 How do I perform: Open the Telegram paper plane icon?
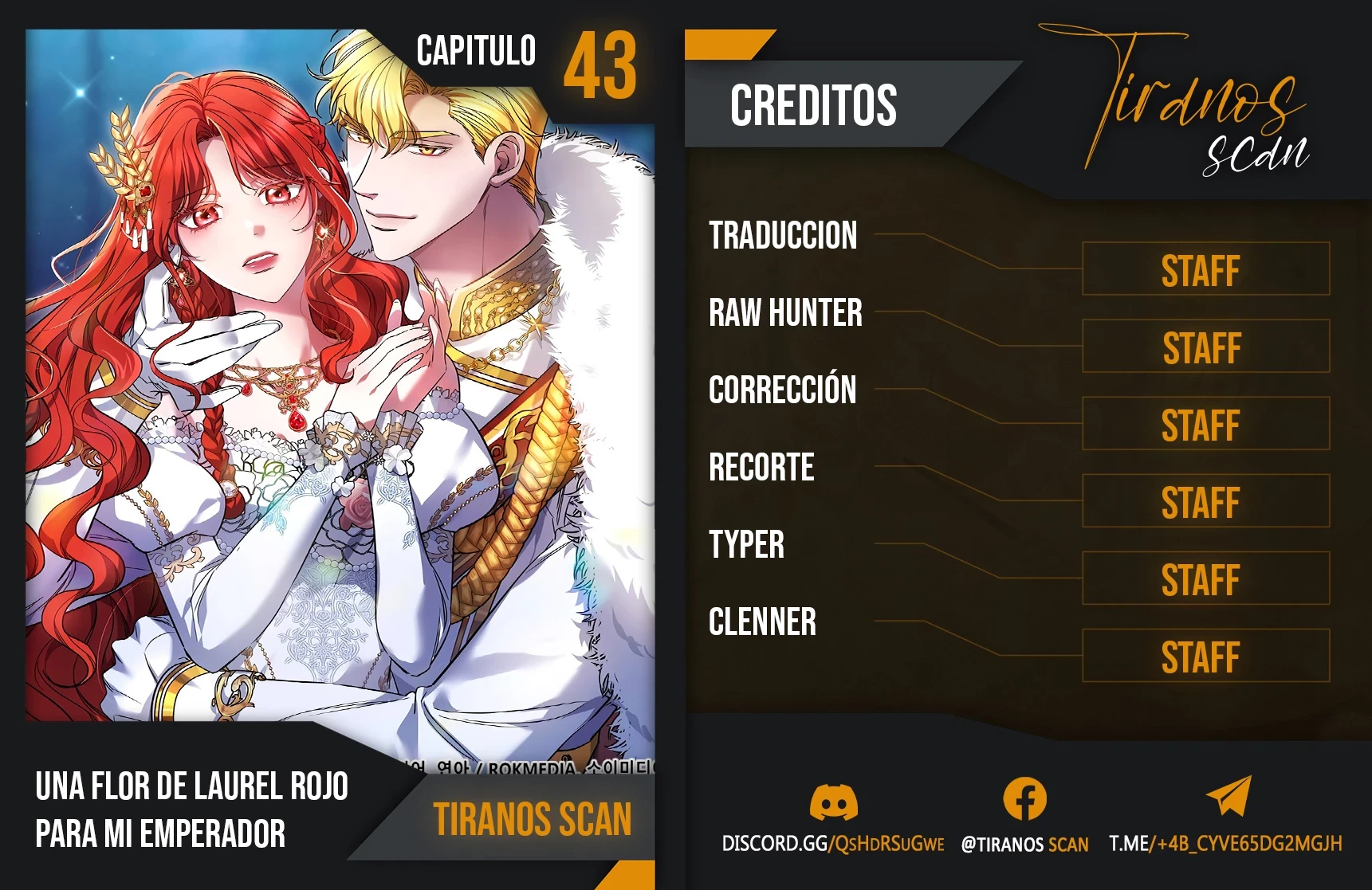(1229, 796)
